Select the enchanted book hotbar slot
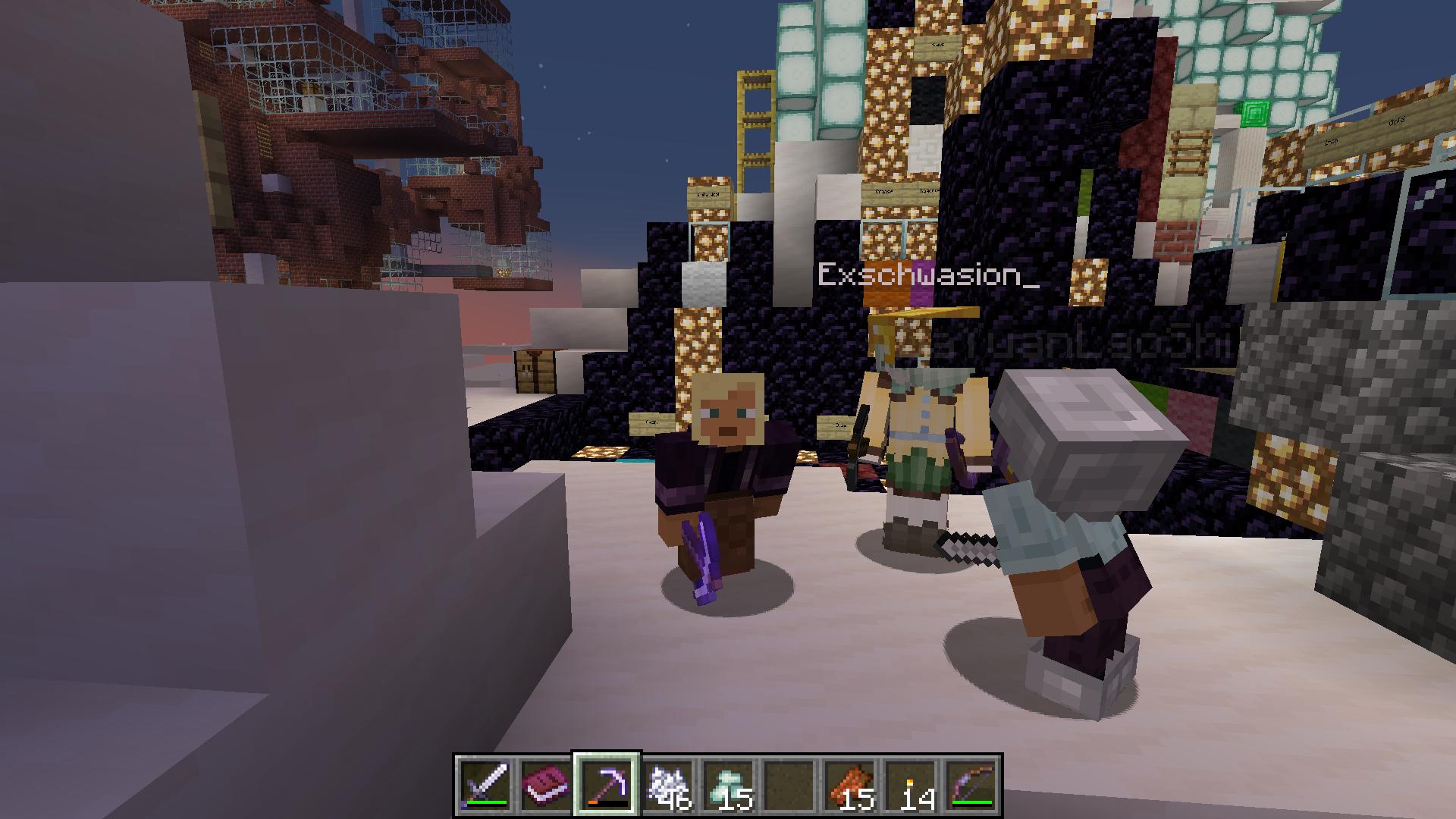Viewport: 1456px width, 819px height. [546, 785]
